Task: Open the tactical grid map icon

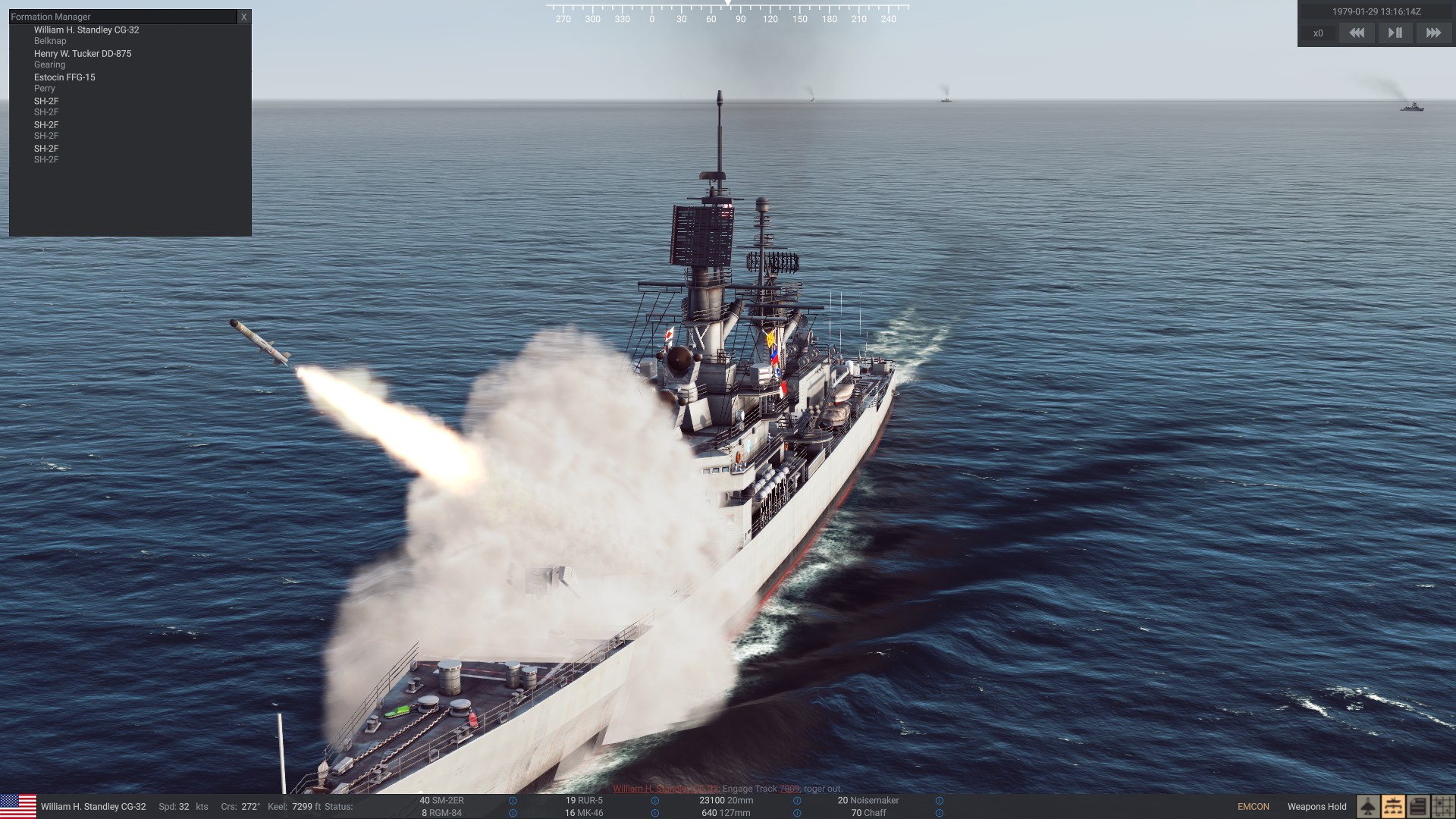Action: (1442, 807)
